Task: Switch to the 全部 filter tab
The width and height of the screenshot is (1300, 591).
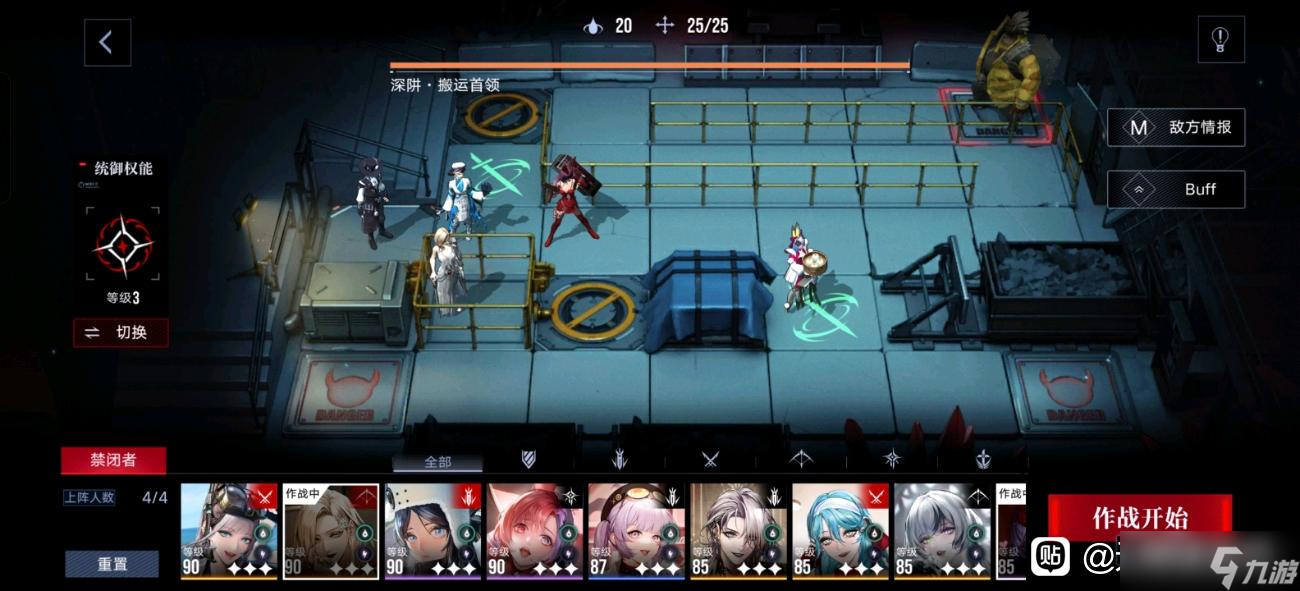Action: click(438, 462)
